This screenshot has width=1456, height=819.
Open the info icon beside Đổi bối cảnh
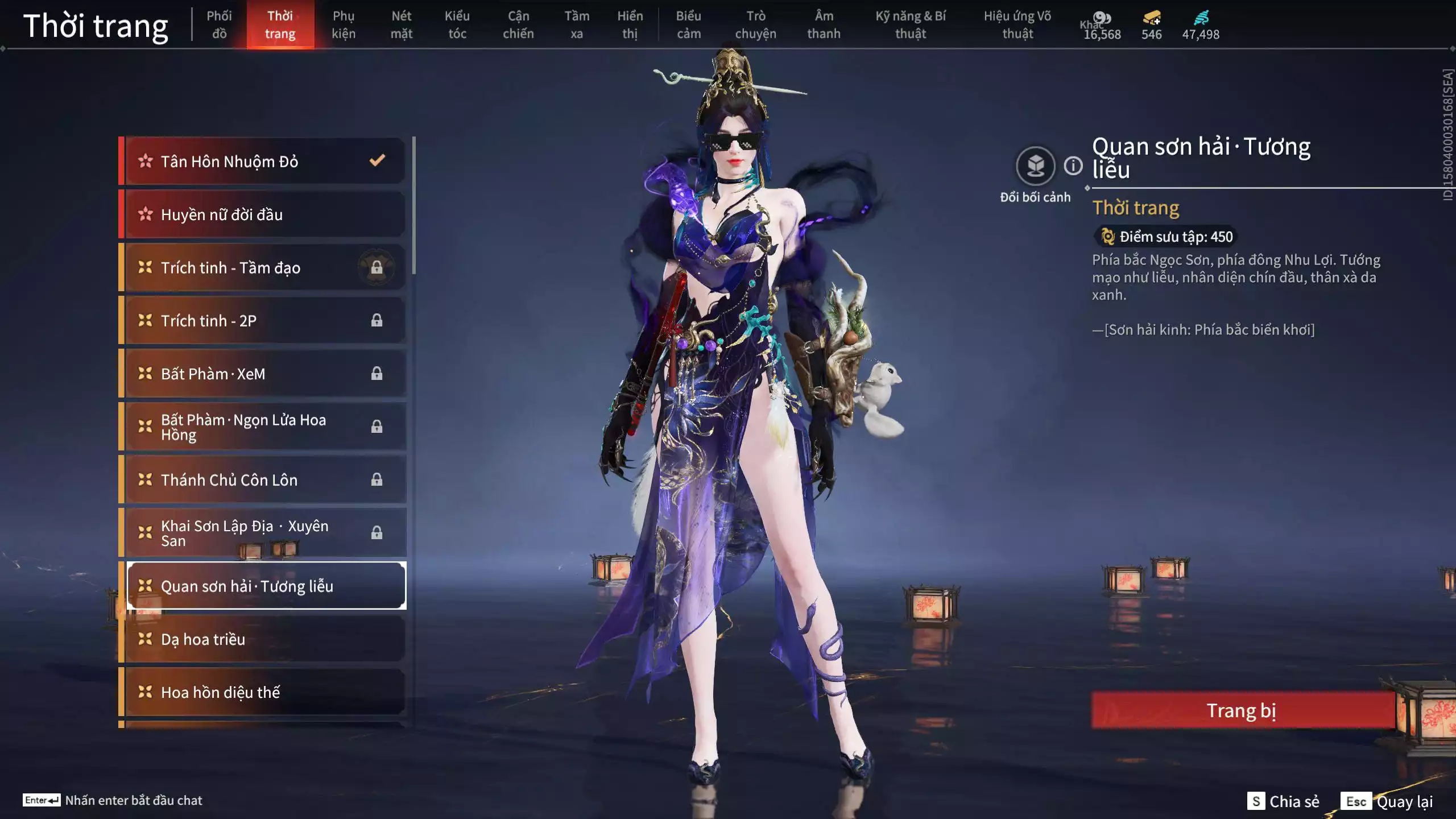(1072, 167)
